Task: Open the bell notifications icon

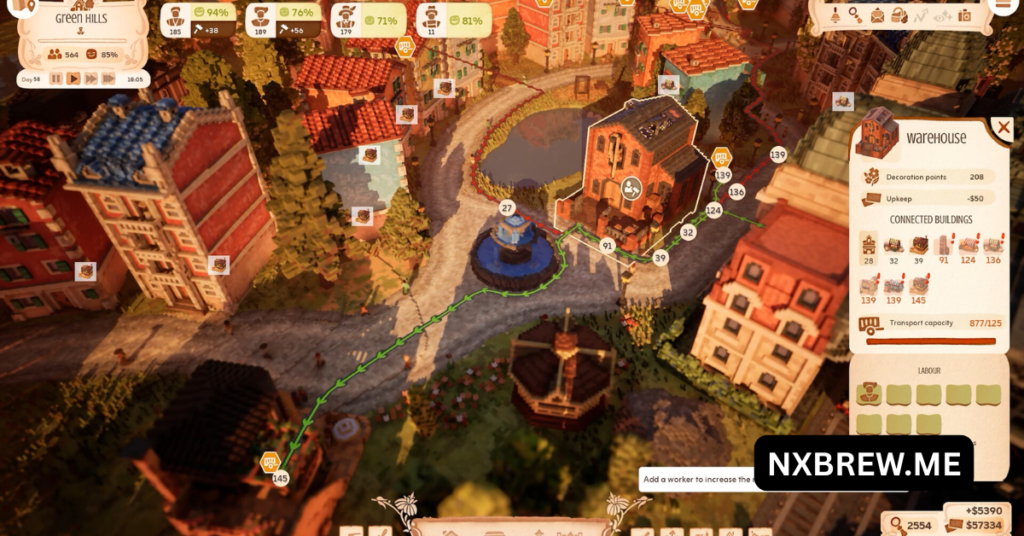Action: 835,15
